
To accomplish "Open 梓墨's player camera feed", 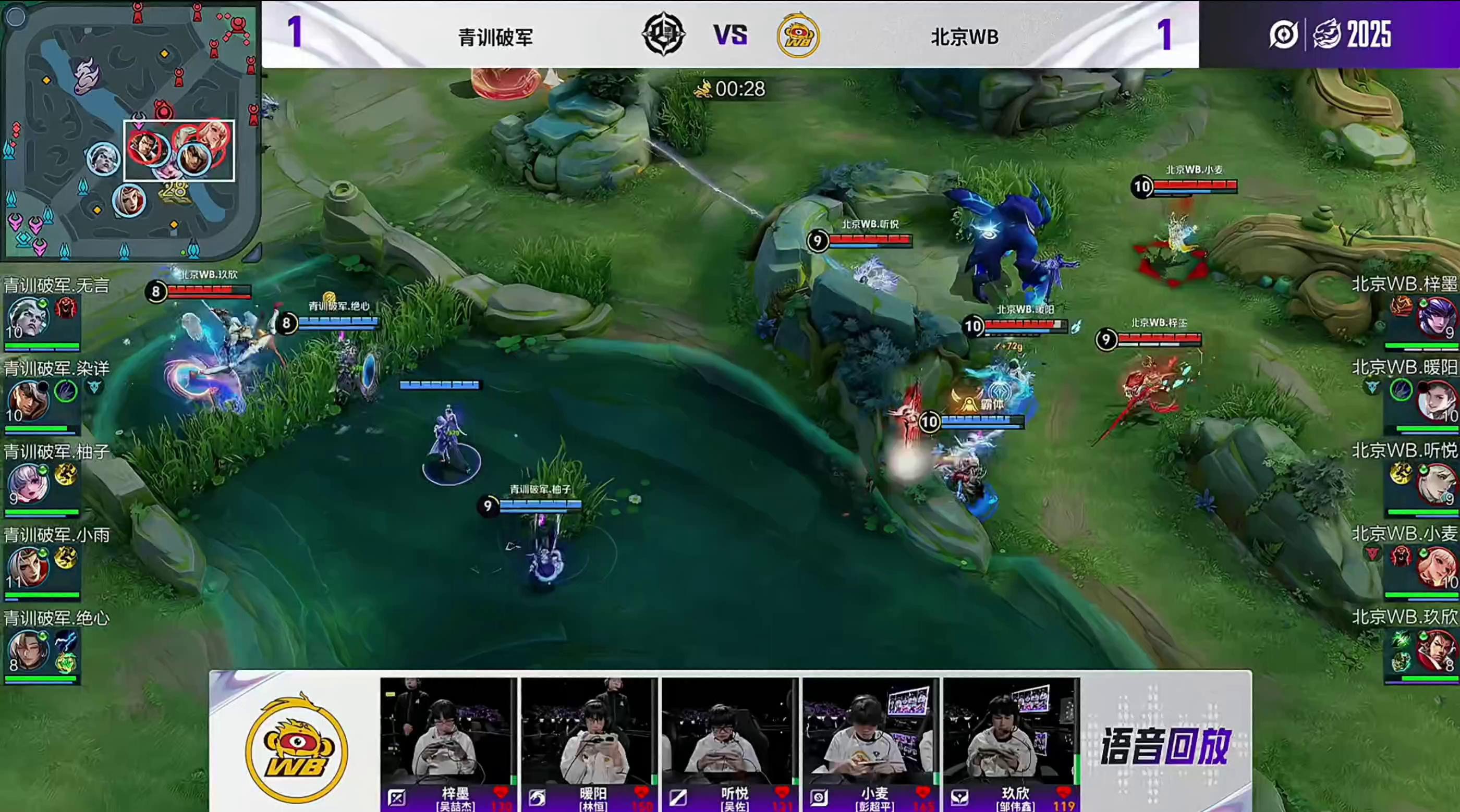I will (448, 732).
